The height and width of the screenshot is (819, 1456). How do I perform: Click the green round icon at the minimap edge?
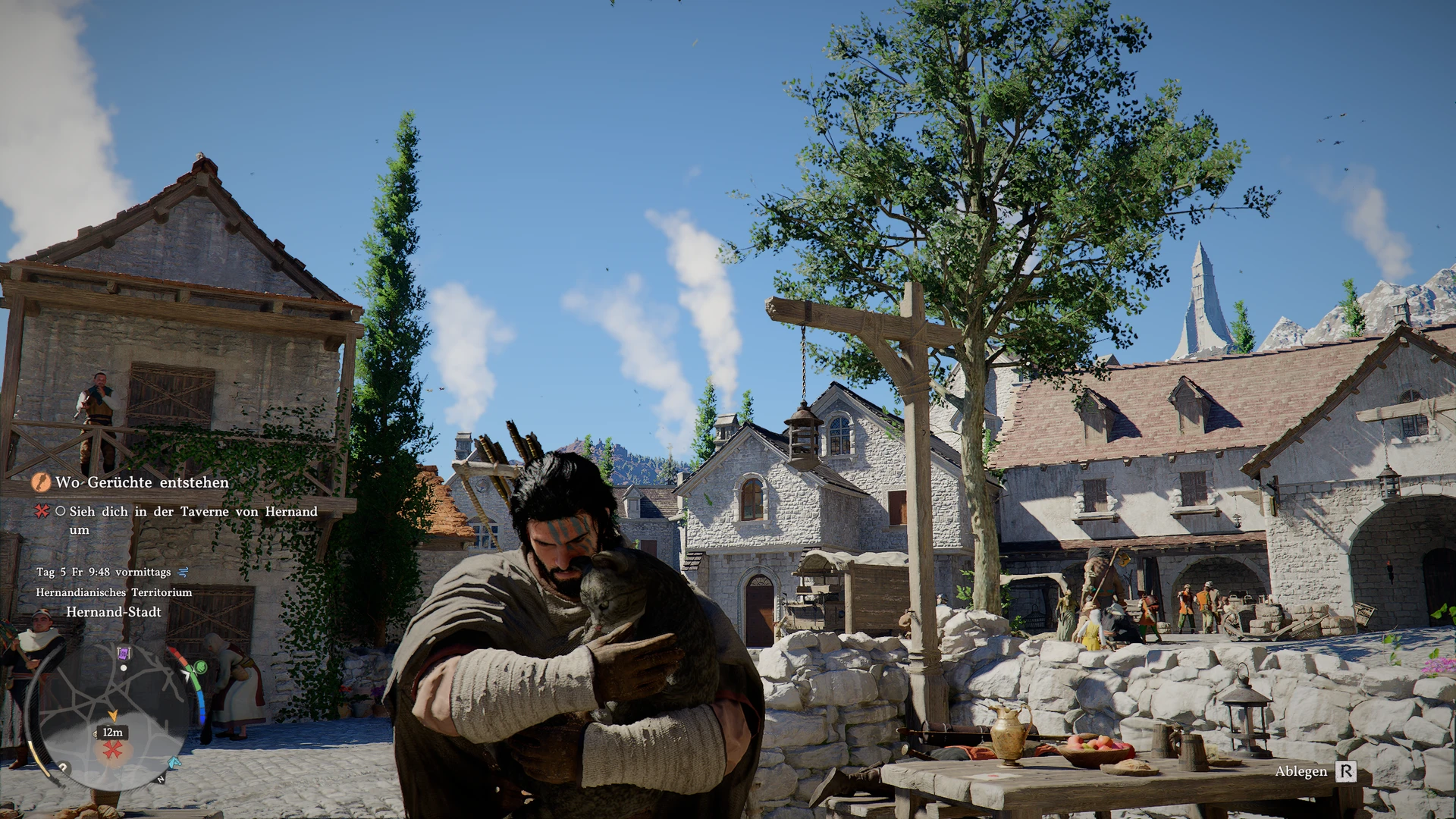point(201,667)
